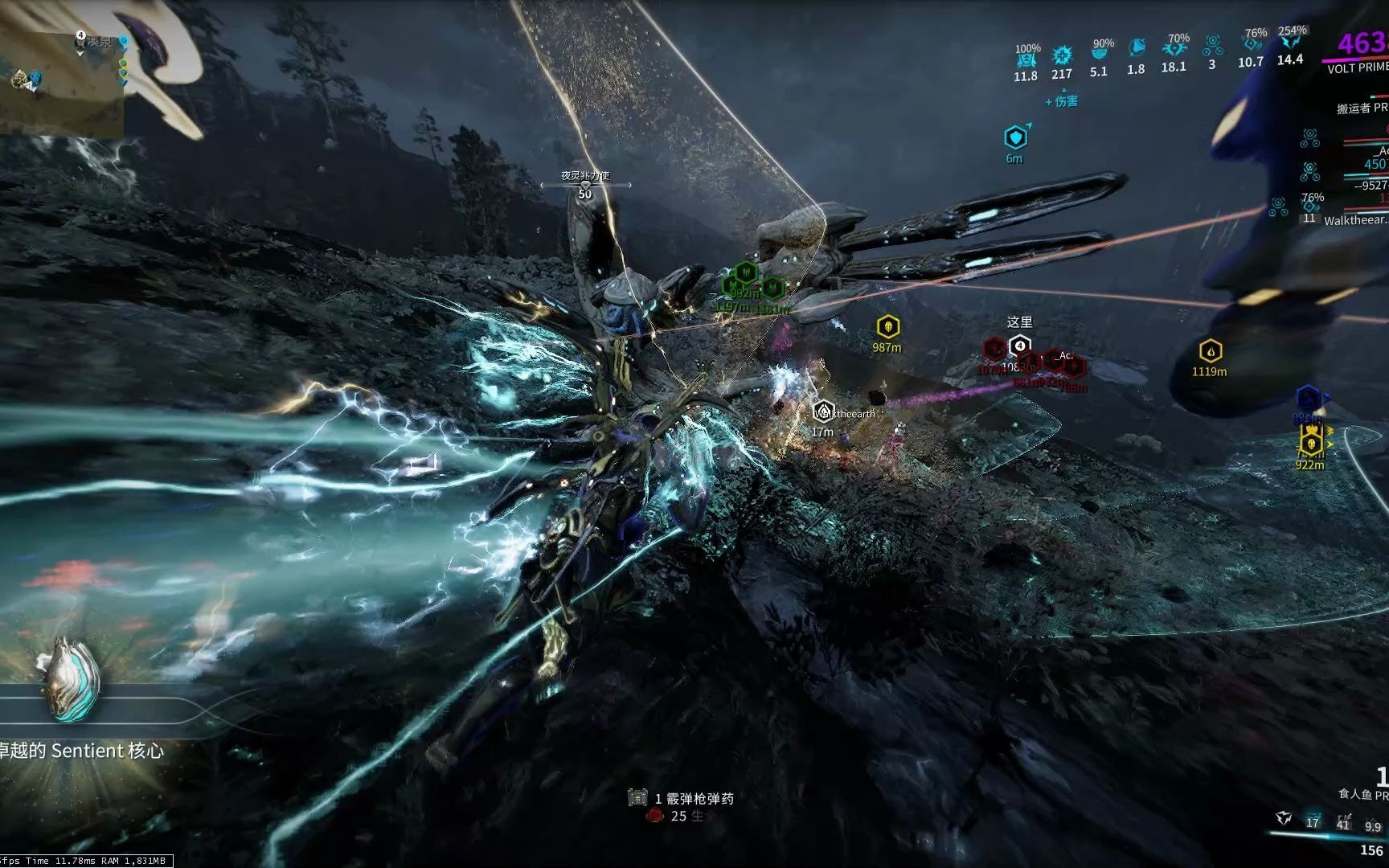Select the 夜灵兆力使 enemy level marker
The height and width of the screenshot is (868, 1389).
click(585, 184)
